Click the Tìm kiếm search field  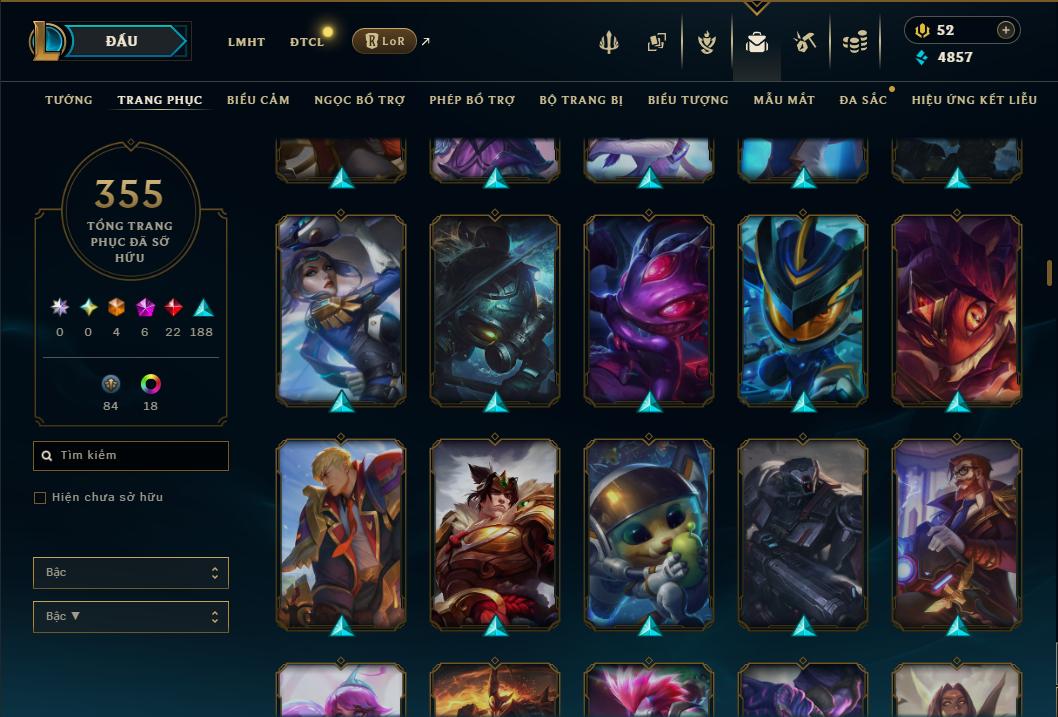click(131, 456)
